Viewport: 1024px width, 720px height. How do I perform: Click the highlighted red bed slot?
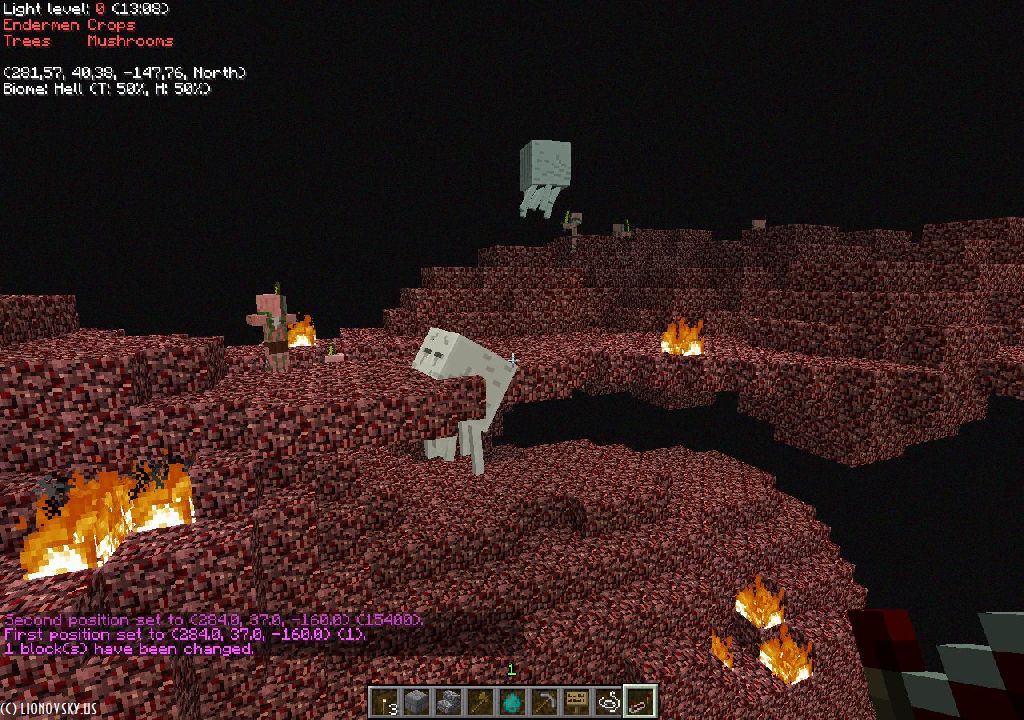640,702
